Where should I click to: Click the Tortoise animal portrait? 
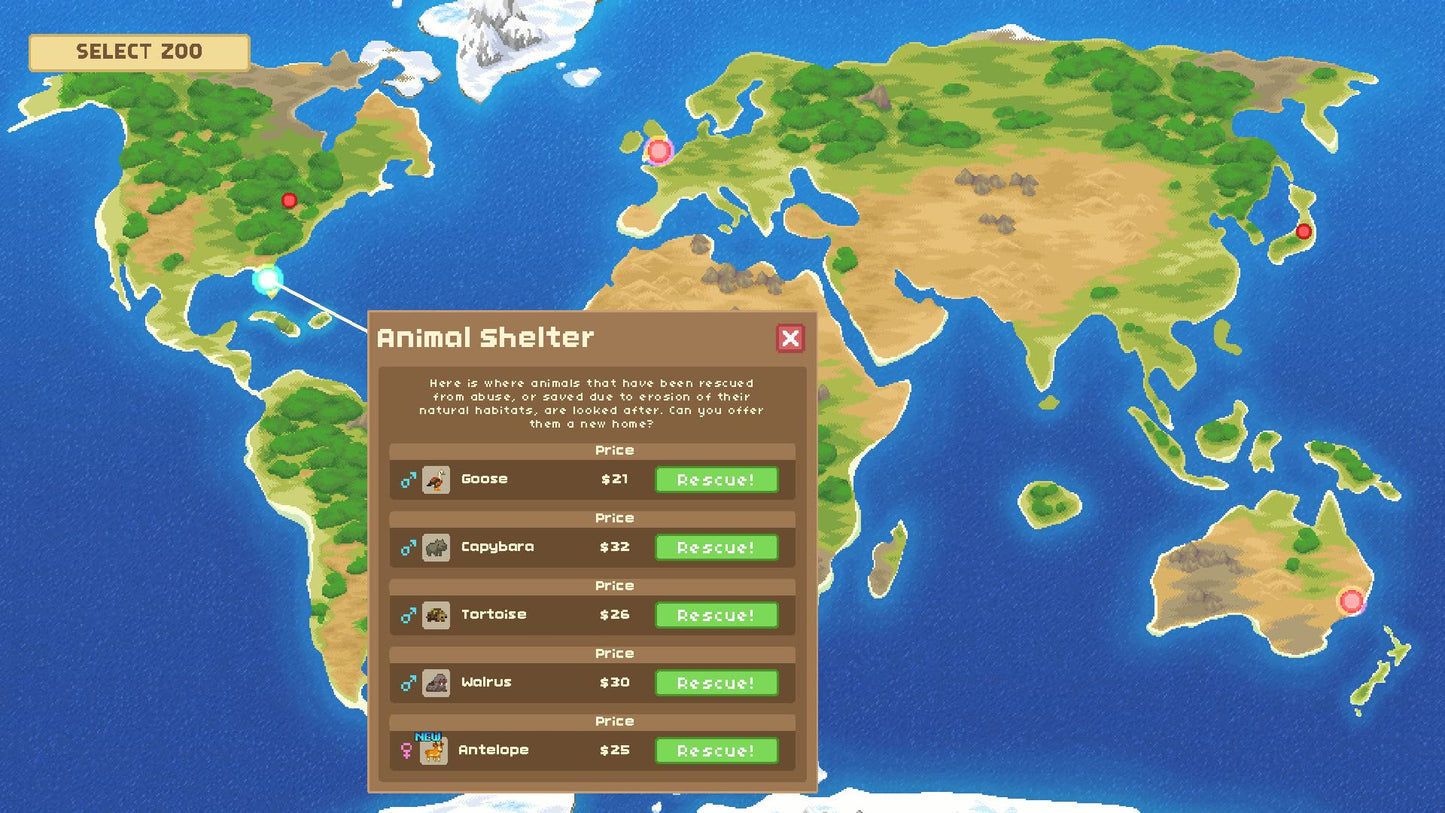pyautogui.click(x=434, y=615)
